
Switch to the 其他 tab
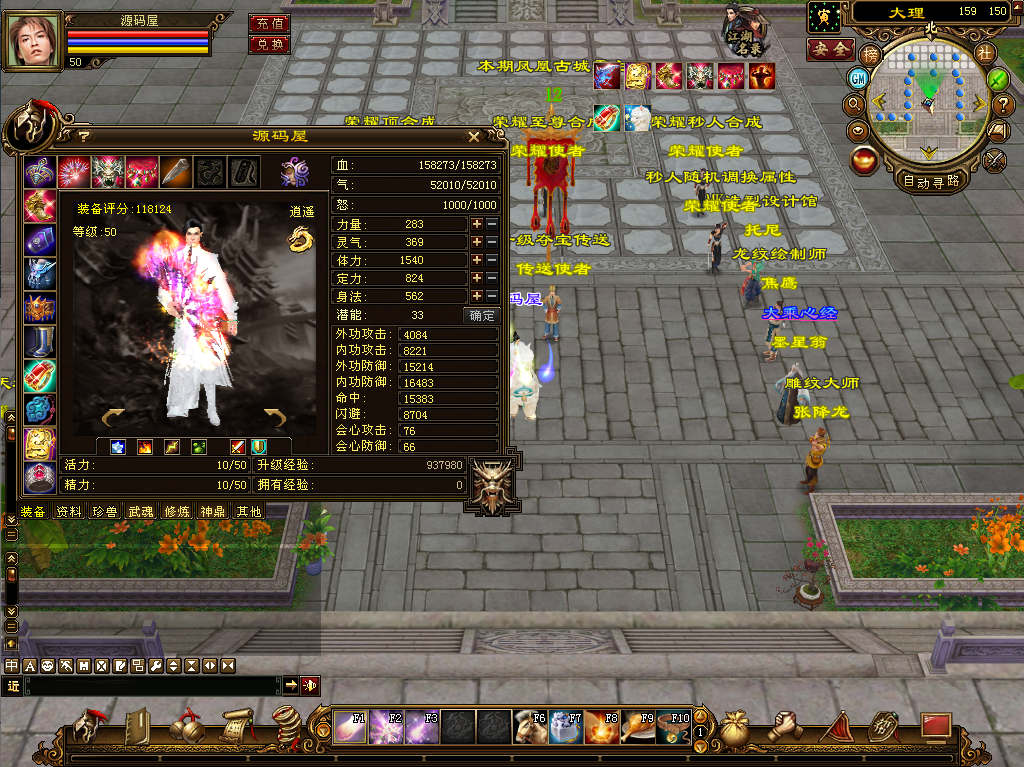(247, 511)
